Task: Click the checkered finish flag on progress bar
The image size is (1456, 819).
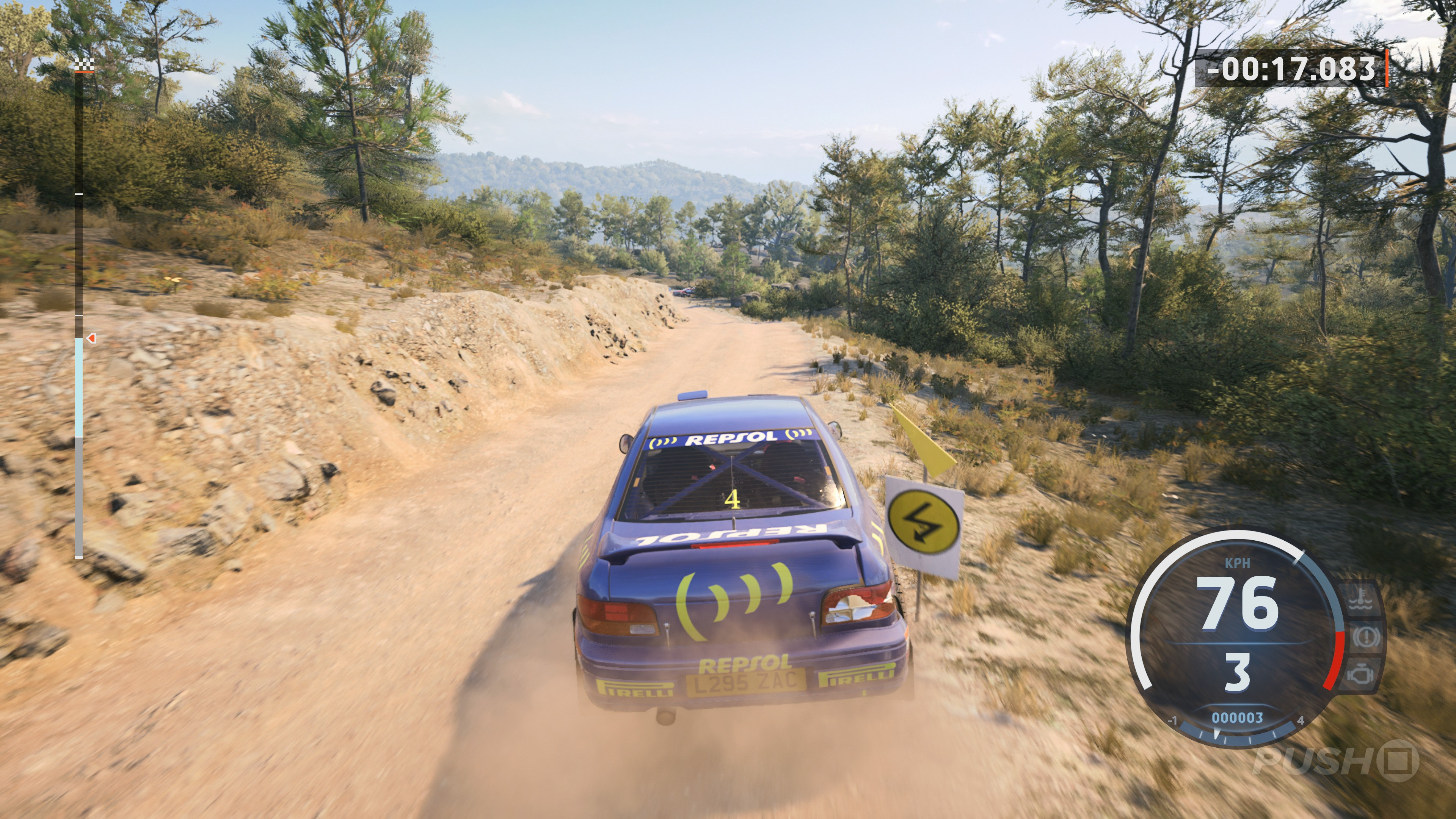Action: (84, 63)
